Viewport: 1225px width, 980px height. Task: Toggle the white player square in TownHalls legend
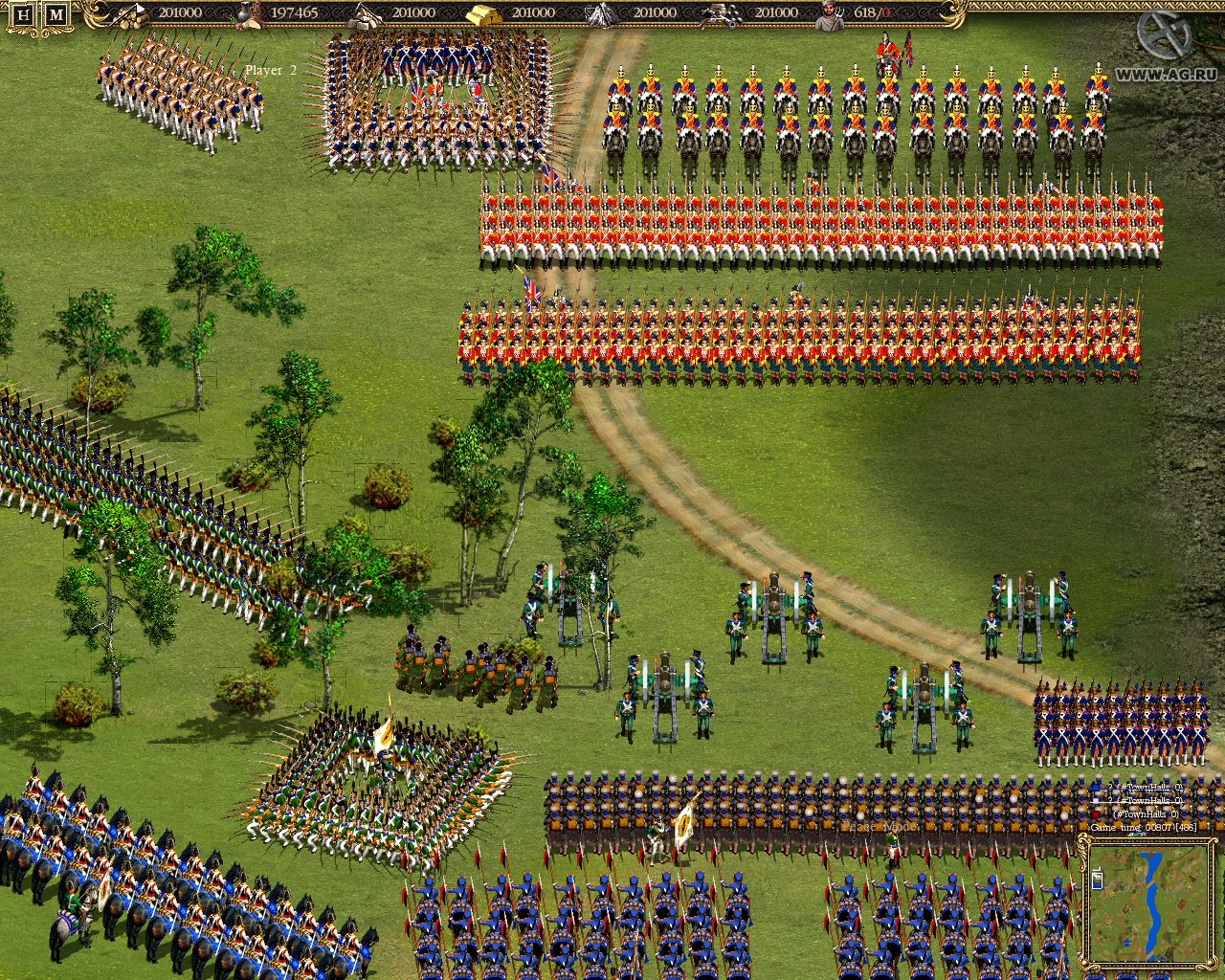click(x=1095, y=800)
